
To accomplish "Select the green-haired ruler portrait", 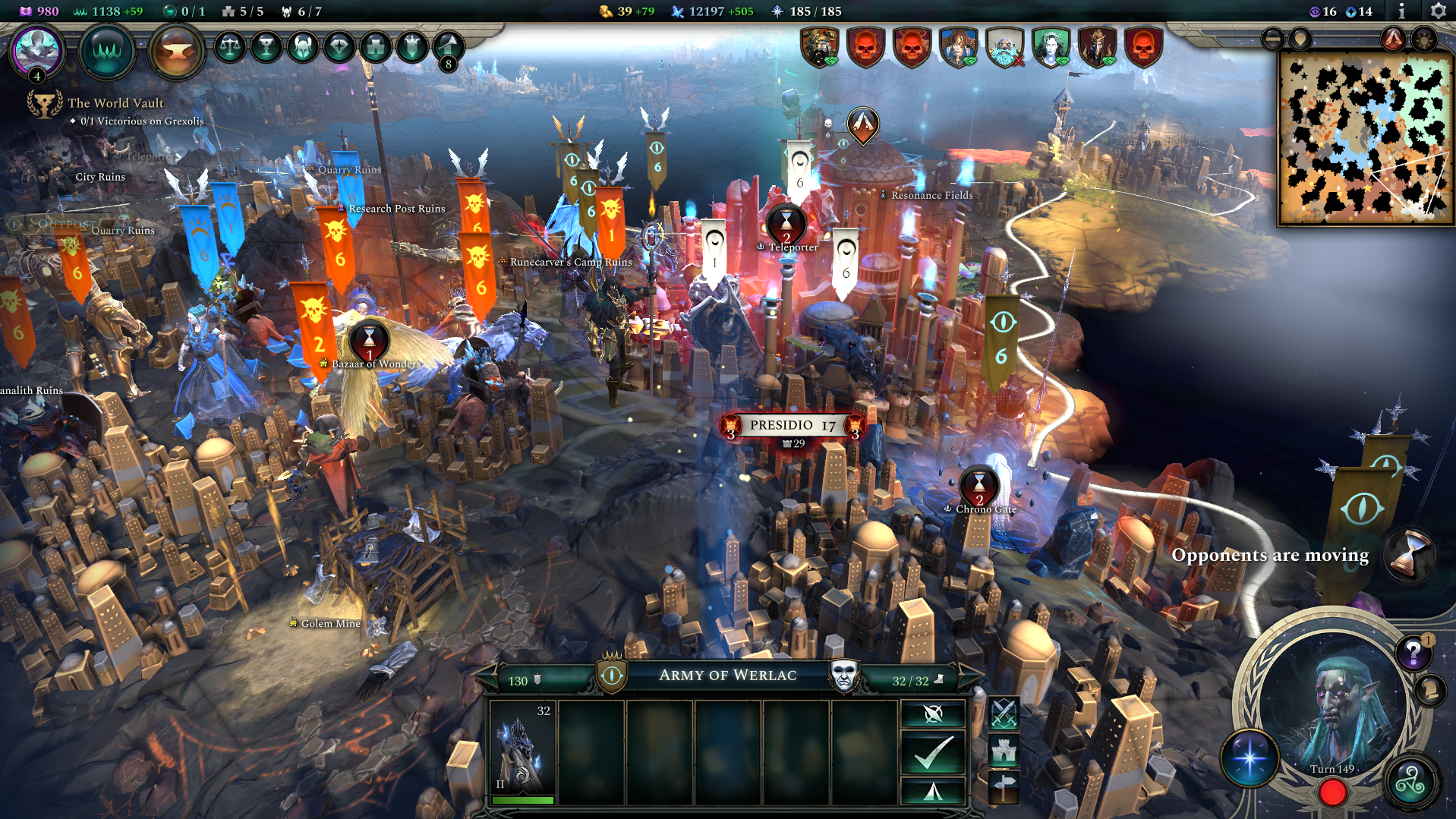I will pyautogui.click(x=1051, y=48).
